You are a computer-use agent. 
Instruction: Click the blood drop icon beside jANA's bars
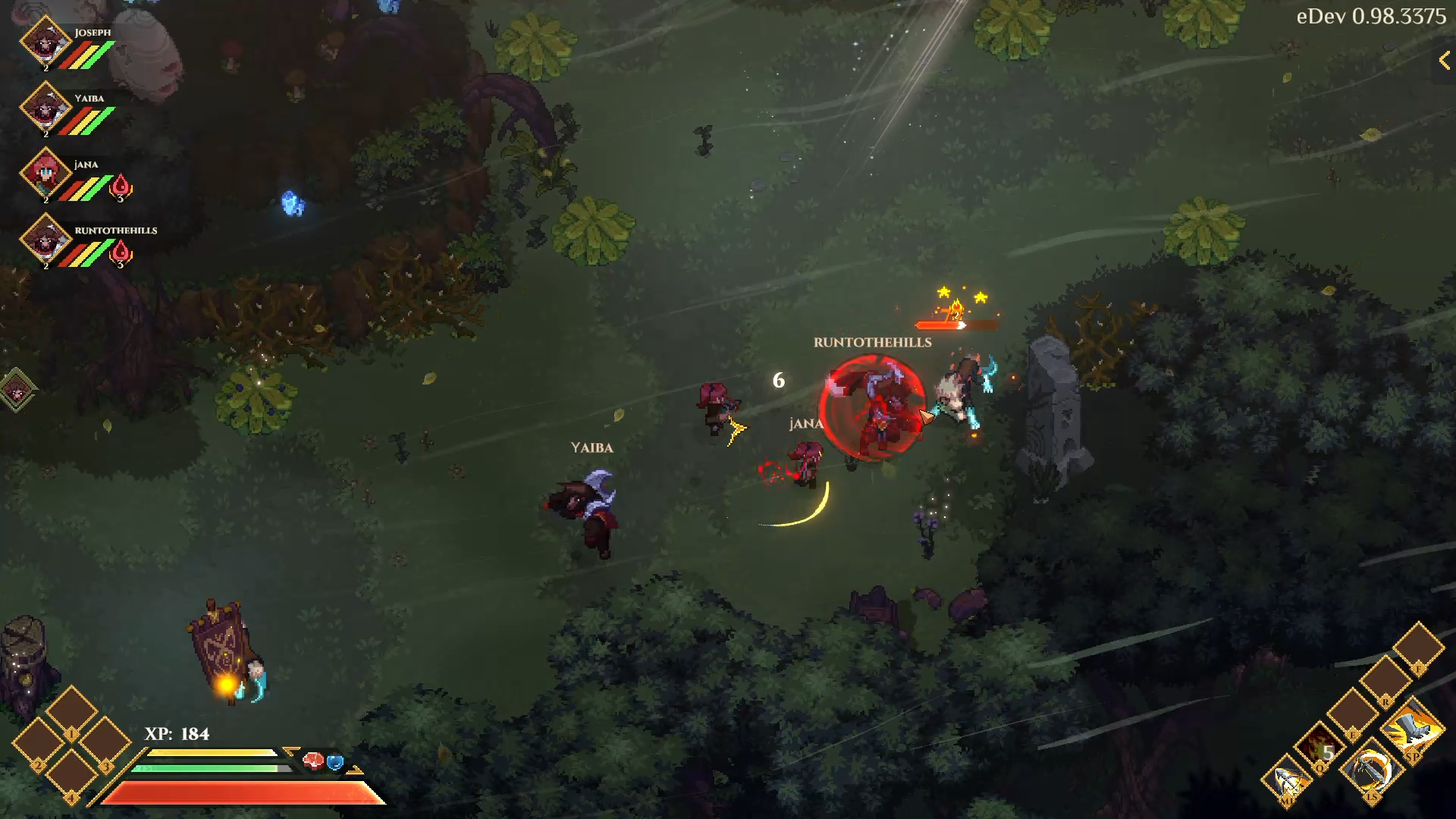click(120, 184)
